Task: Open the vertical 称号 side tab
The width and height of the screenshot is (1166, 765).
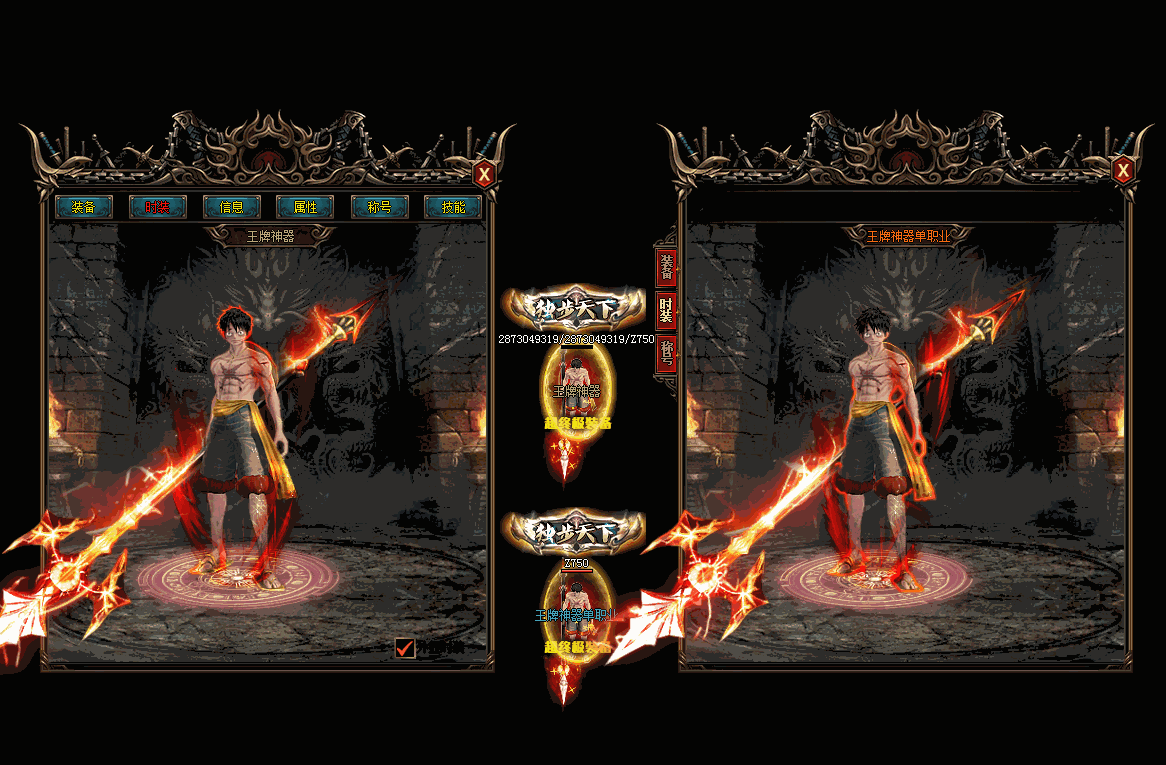Action: (x=666, y=353)
